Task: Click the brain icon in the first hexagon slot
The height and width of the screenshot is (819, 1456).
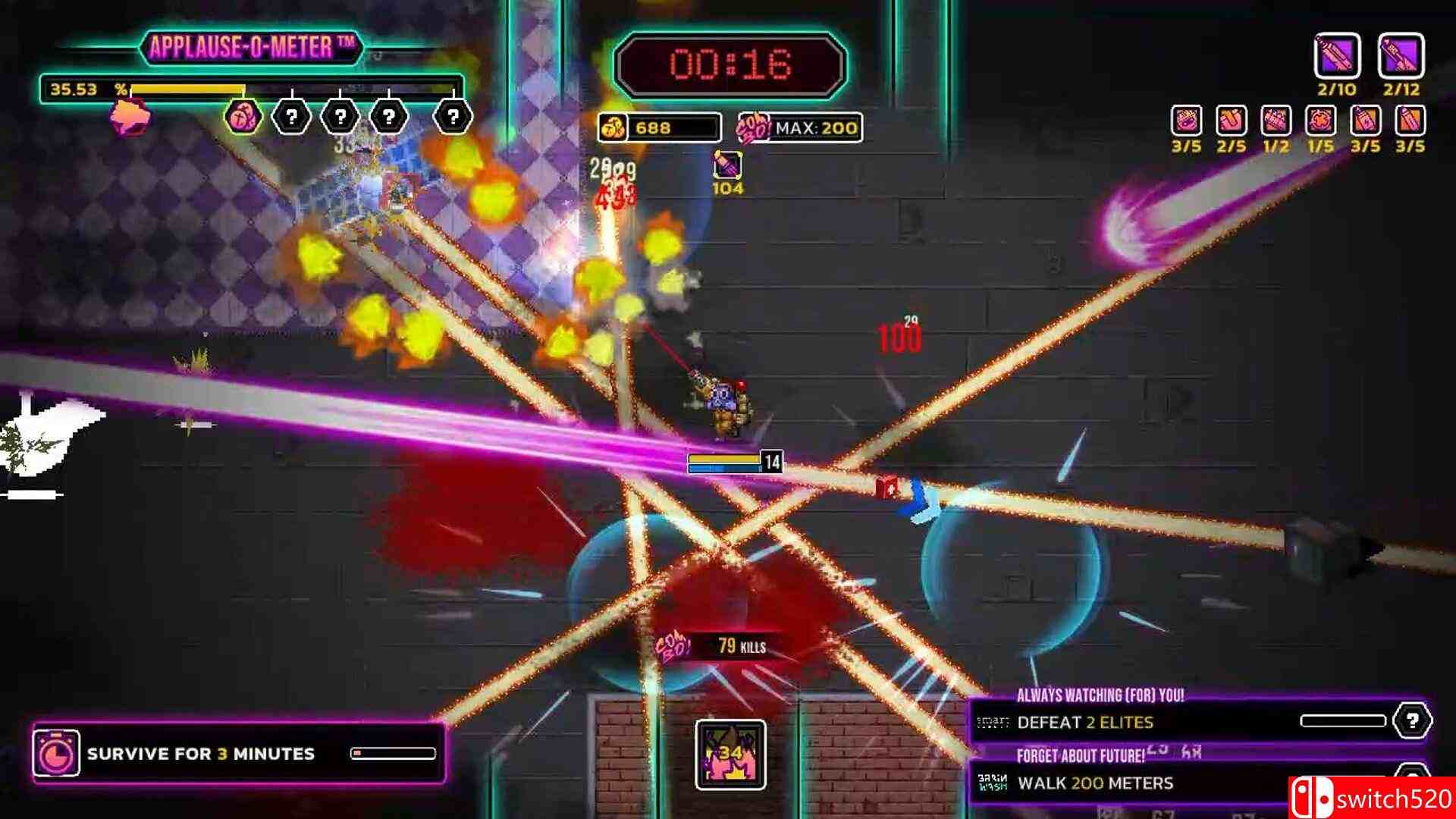Action: point(243,115)
